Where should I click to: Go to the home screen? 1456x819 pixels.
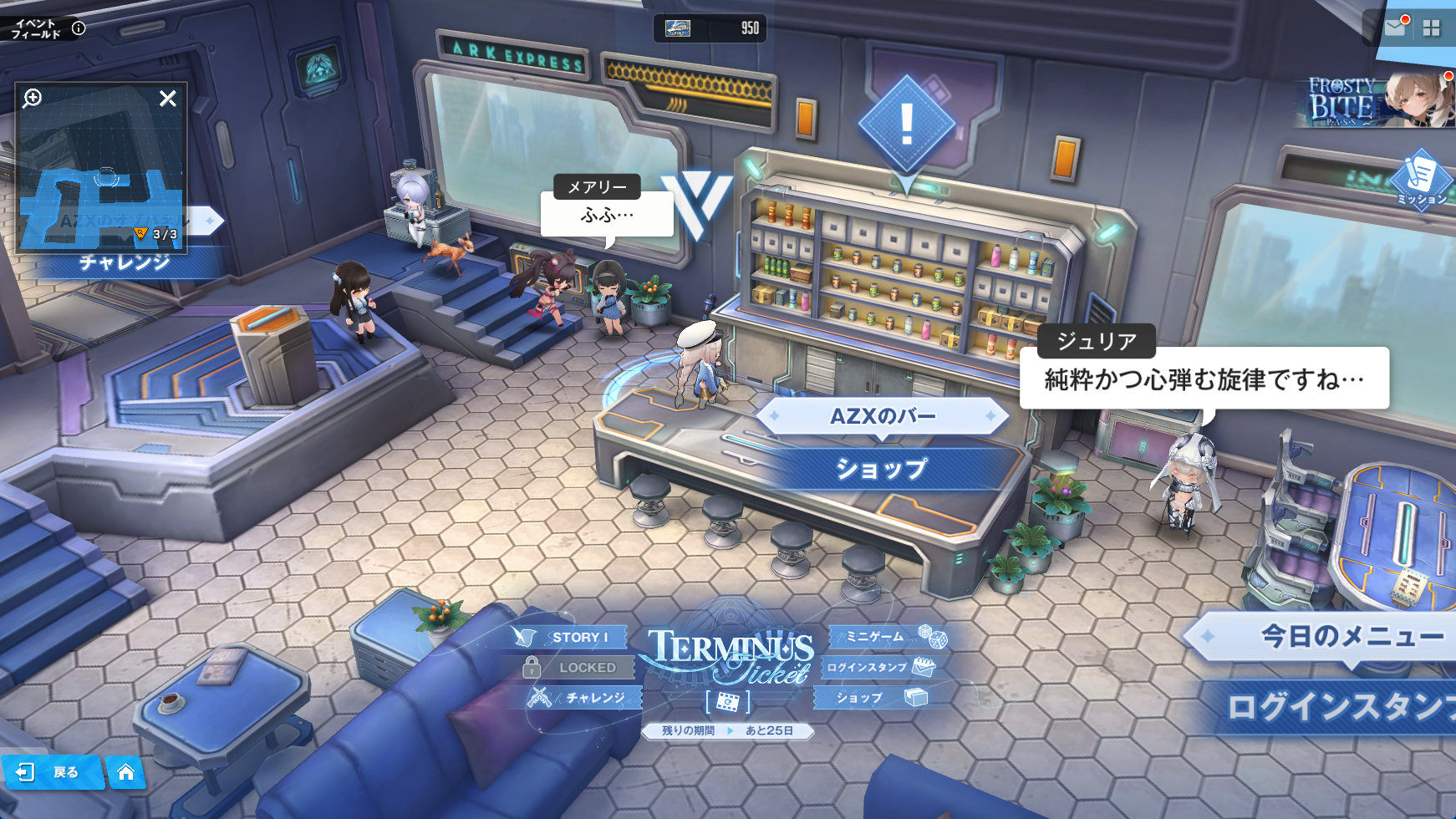coord(125,772)
